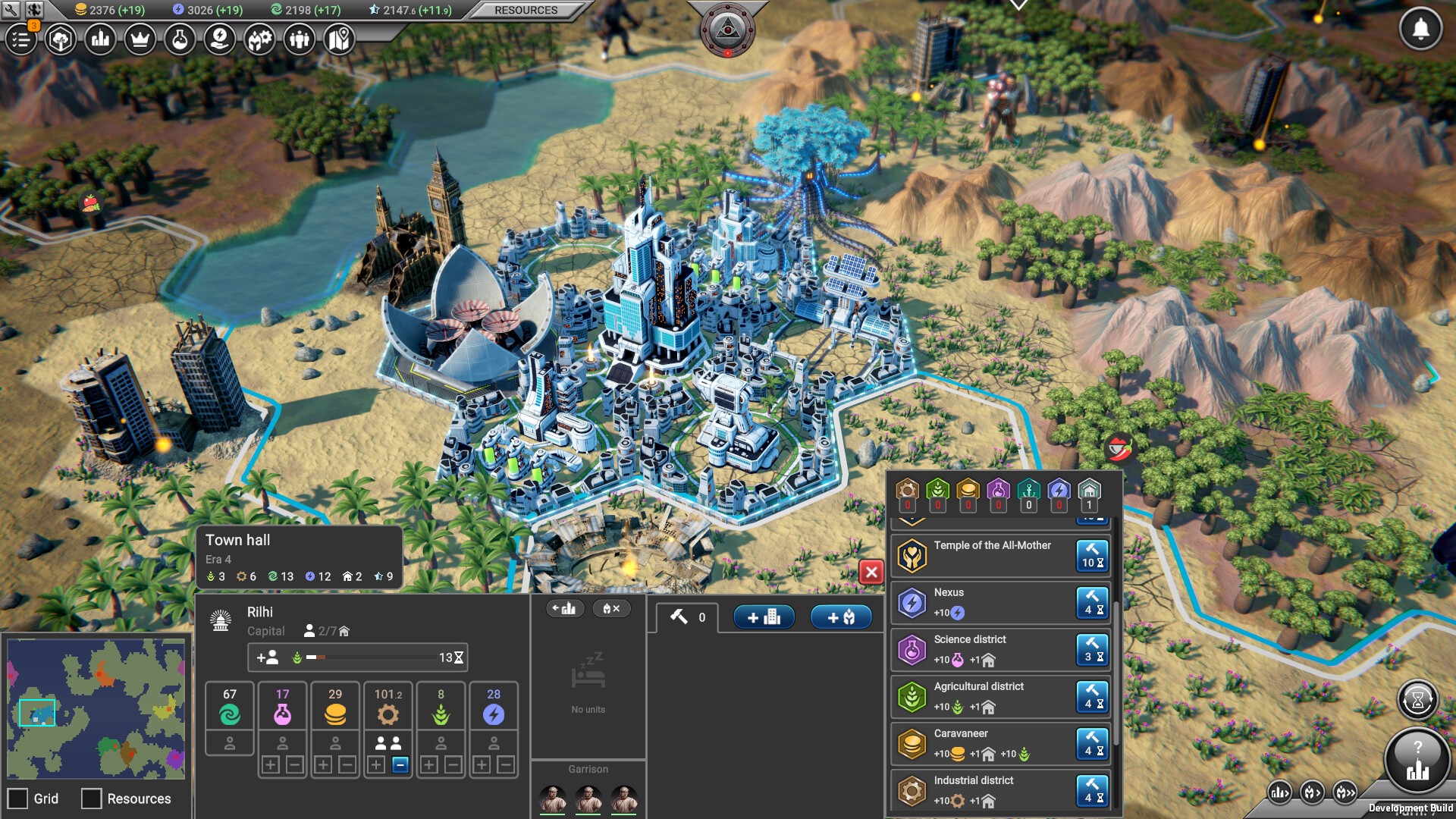Viewport: 1456px width, 819px height.
Task: Click the population growth progress bar
Action: click(x=356, y=657)
